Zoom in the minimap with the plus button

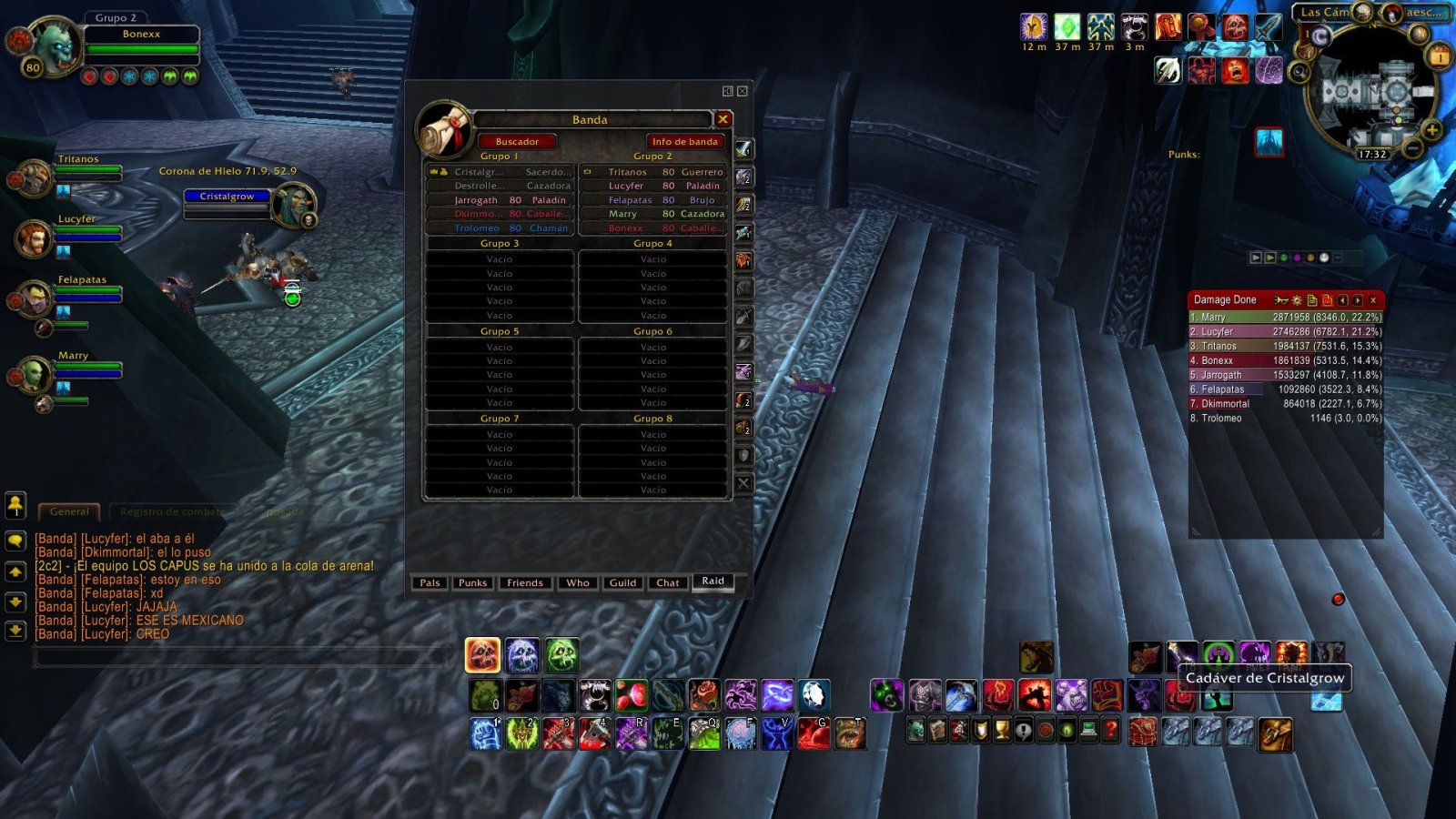[1431, 130]
